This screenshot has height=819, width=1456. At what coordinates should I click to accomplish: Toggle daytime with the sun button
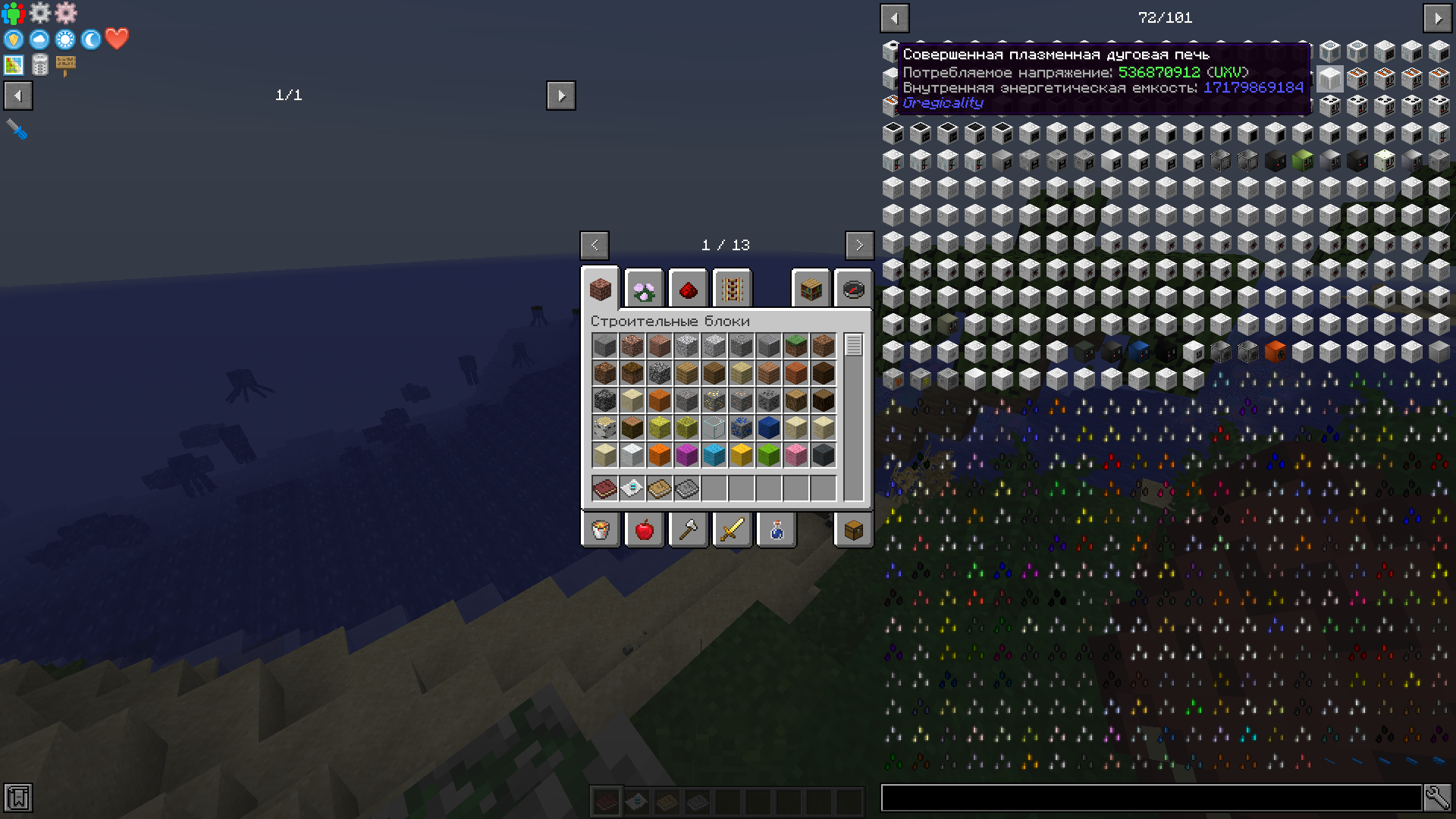(x=66, y=39)
